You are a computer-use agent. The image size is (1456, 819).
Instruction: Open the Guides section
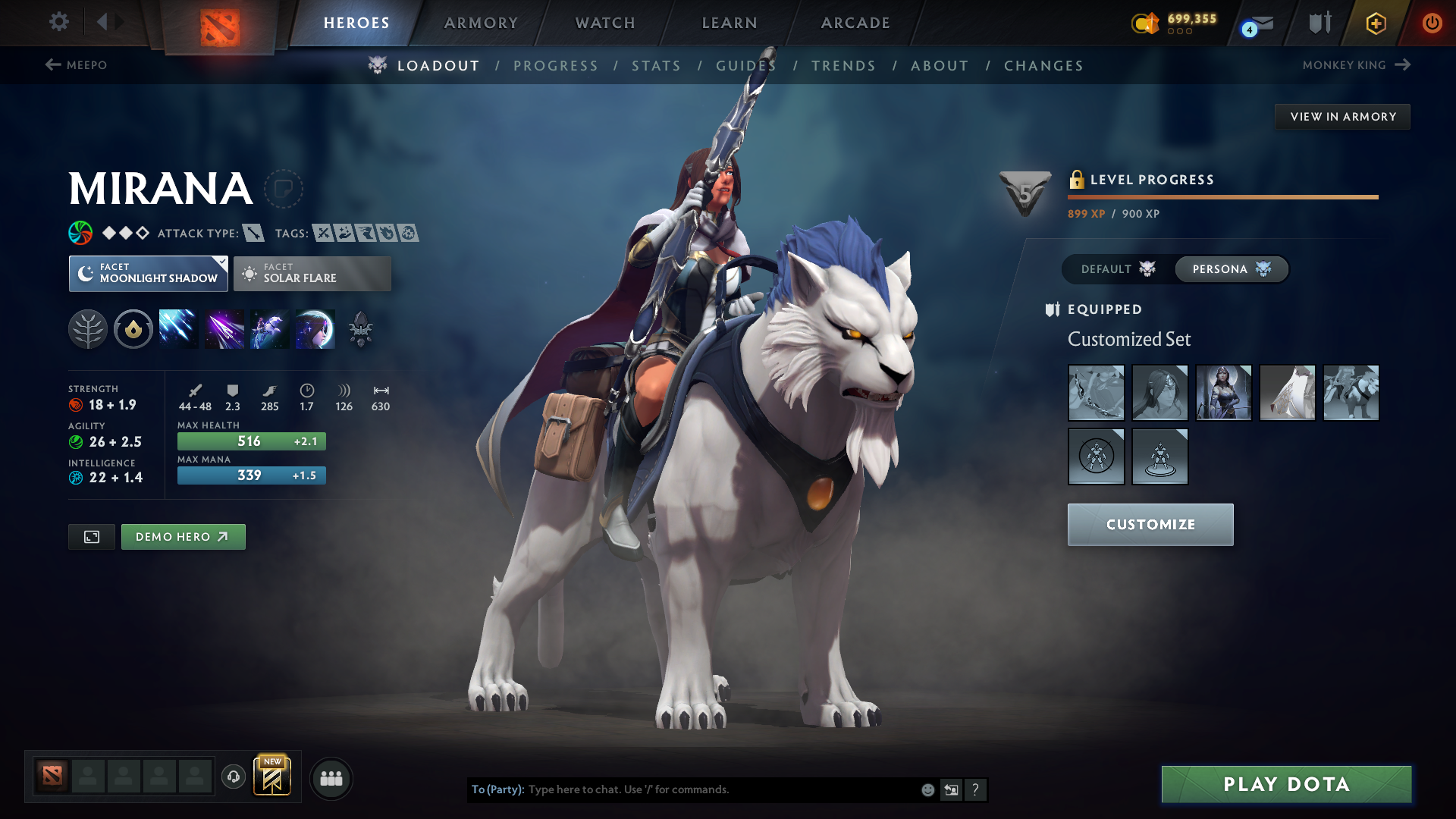click(746, 66)
